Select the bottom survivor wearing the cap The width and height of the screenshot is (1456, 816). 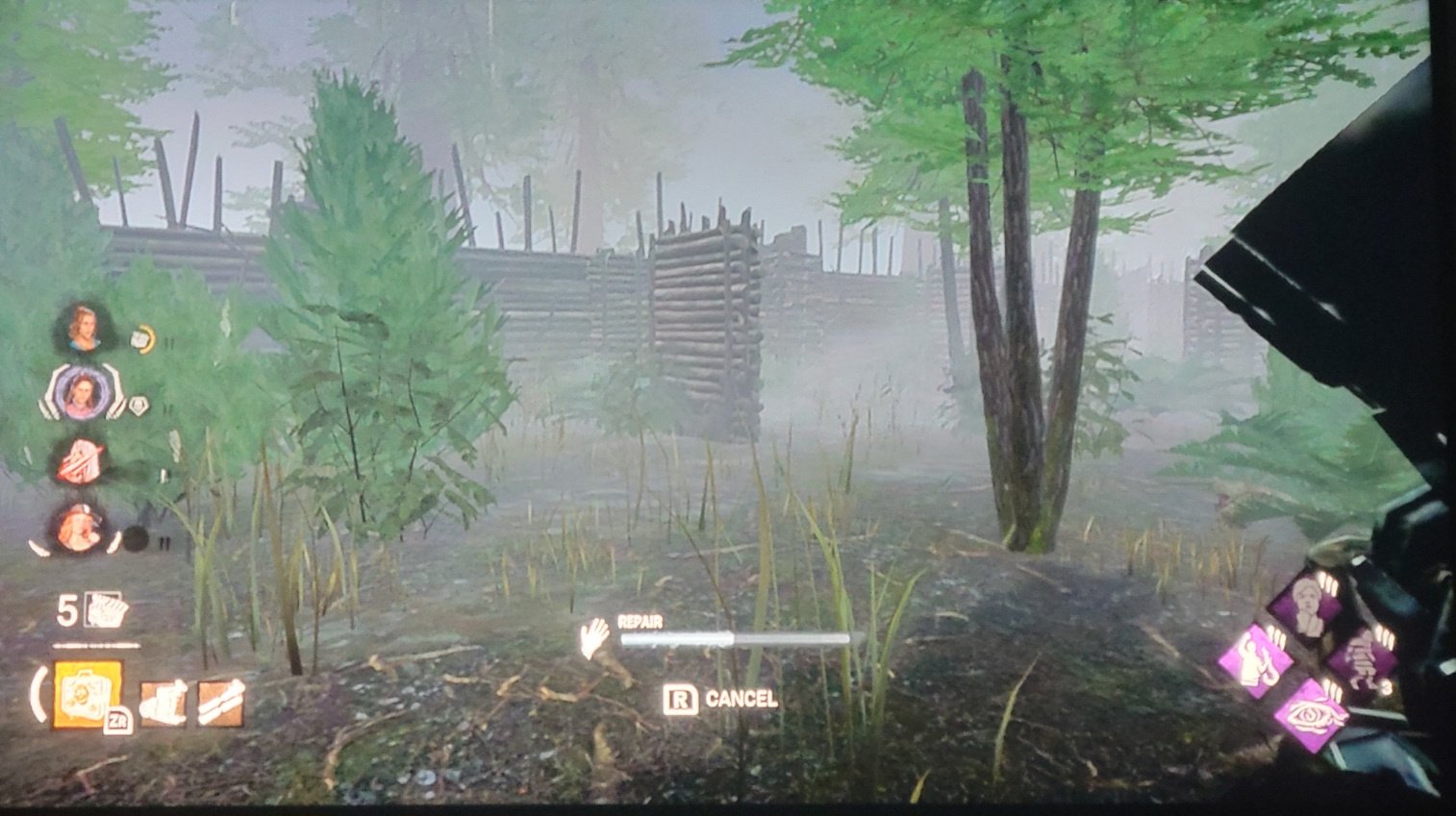[x=78, y=528]
